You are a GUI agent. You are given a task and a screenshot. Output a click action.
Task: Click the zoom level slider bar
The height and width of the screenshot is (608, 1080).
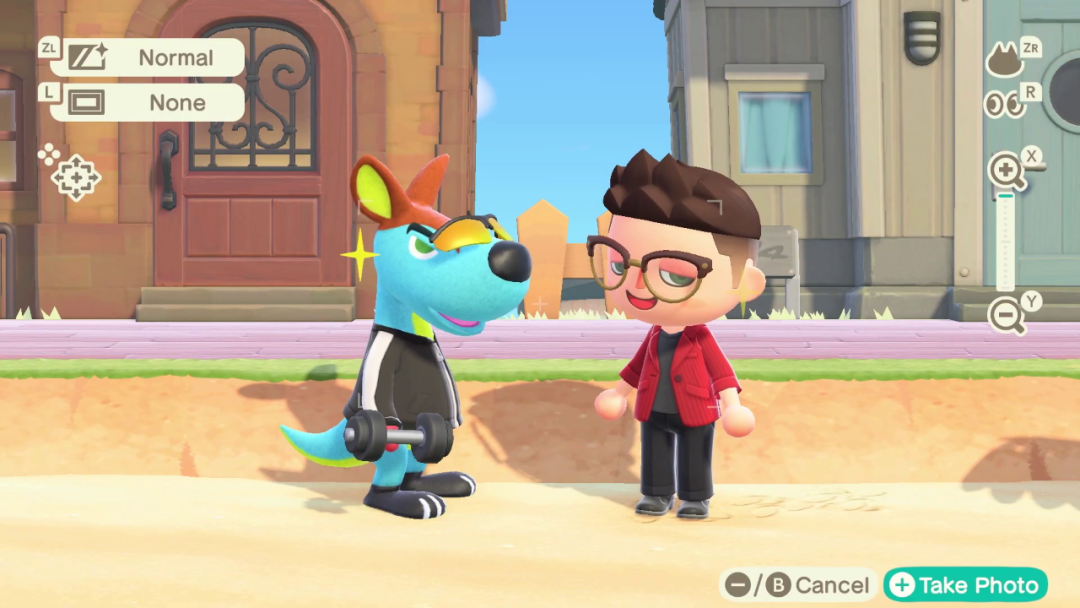pyautogui.click(x=1005, y=243)
